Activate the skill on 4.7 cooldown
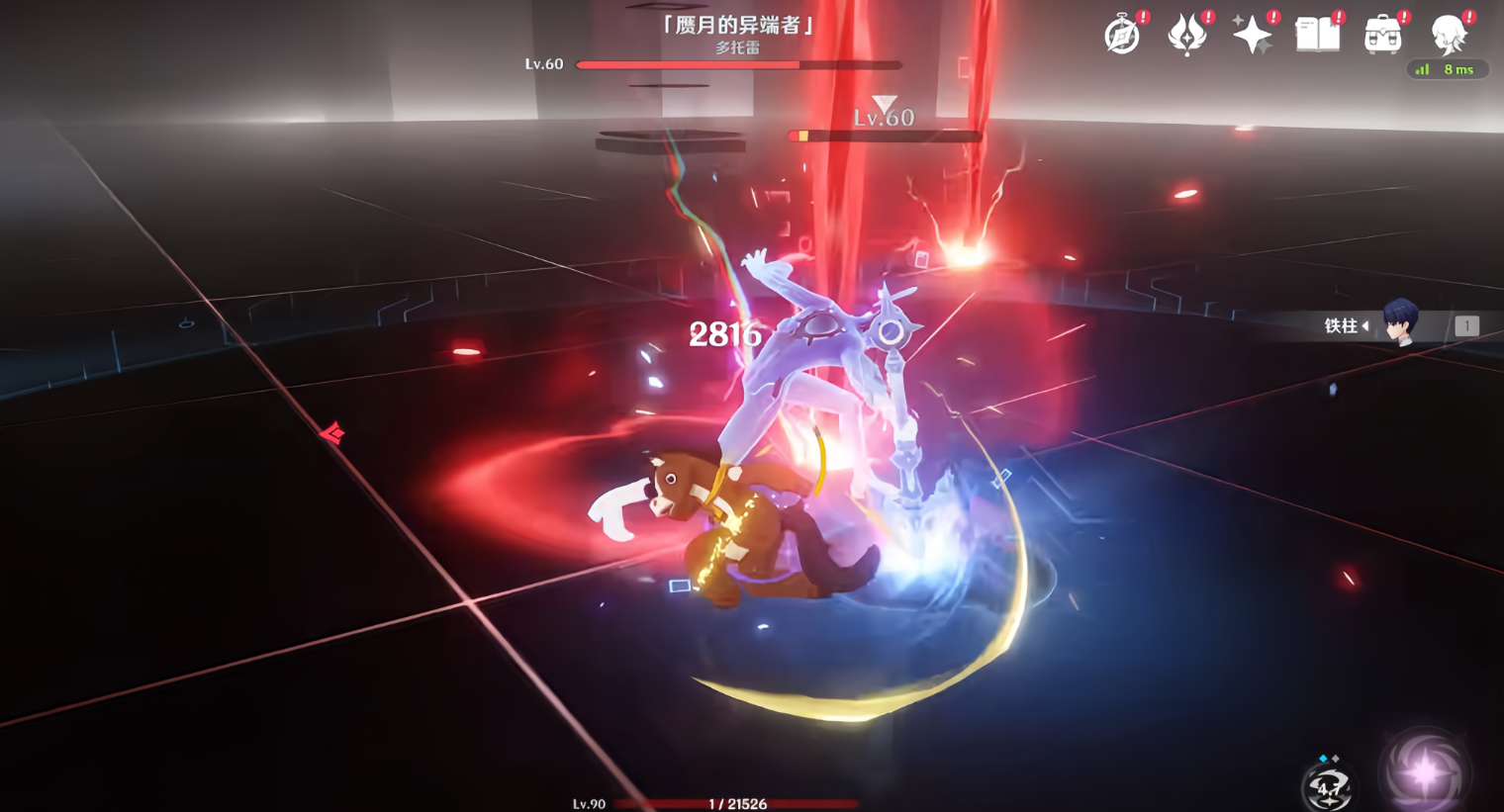The image size is (1504, 812). [1328, 787]
